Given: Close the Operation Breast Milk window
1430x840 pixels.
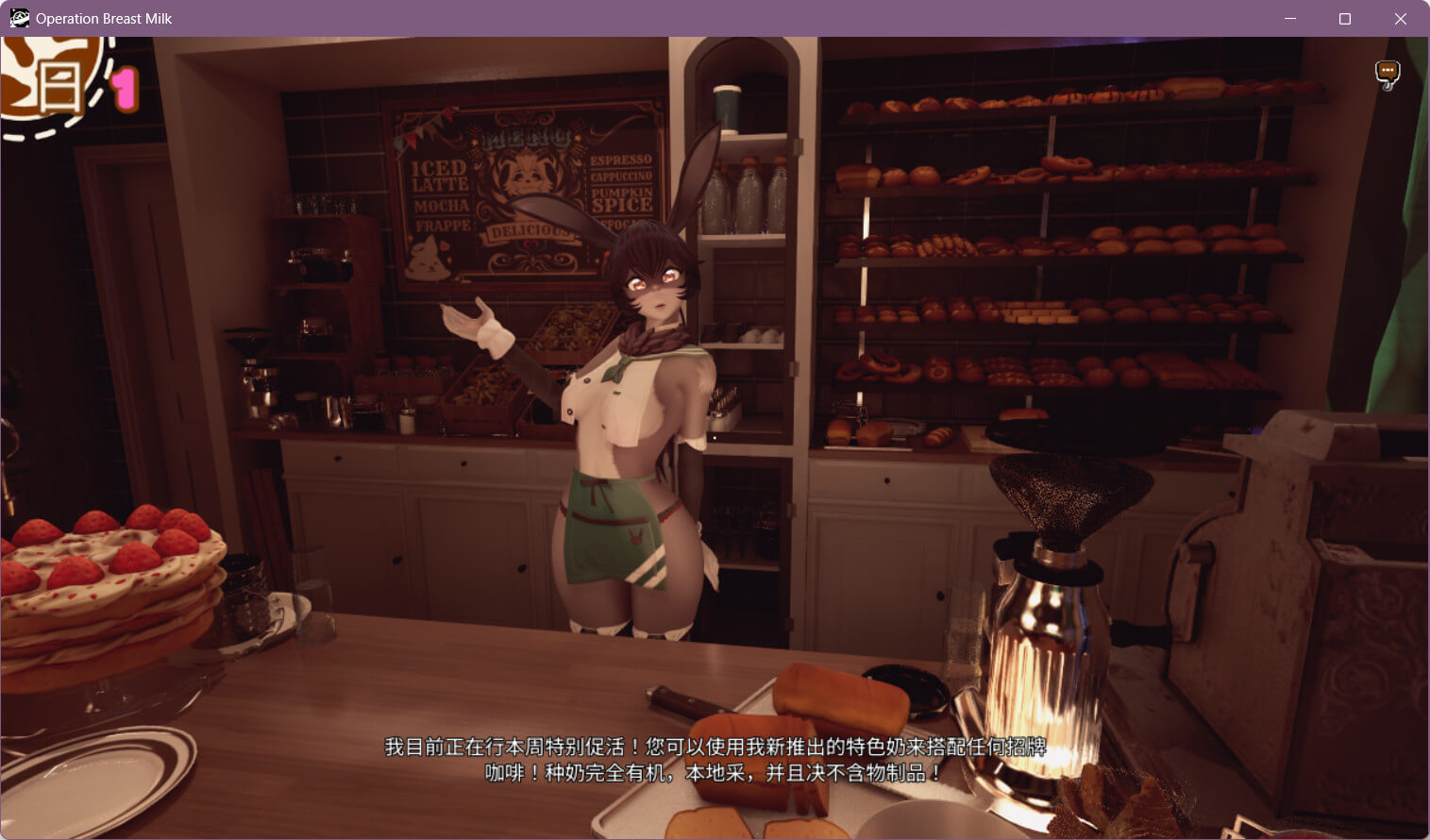Looking at the screenshot, I should coord(1401,19).
